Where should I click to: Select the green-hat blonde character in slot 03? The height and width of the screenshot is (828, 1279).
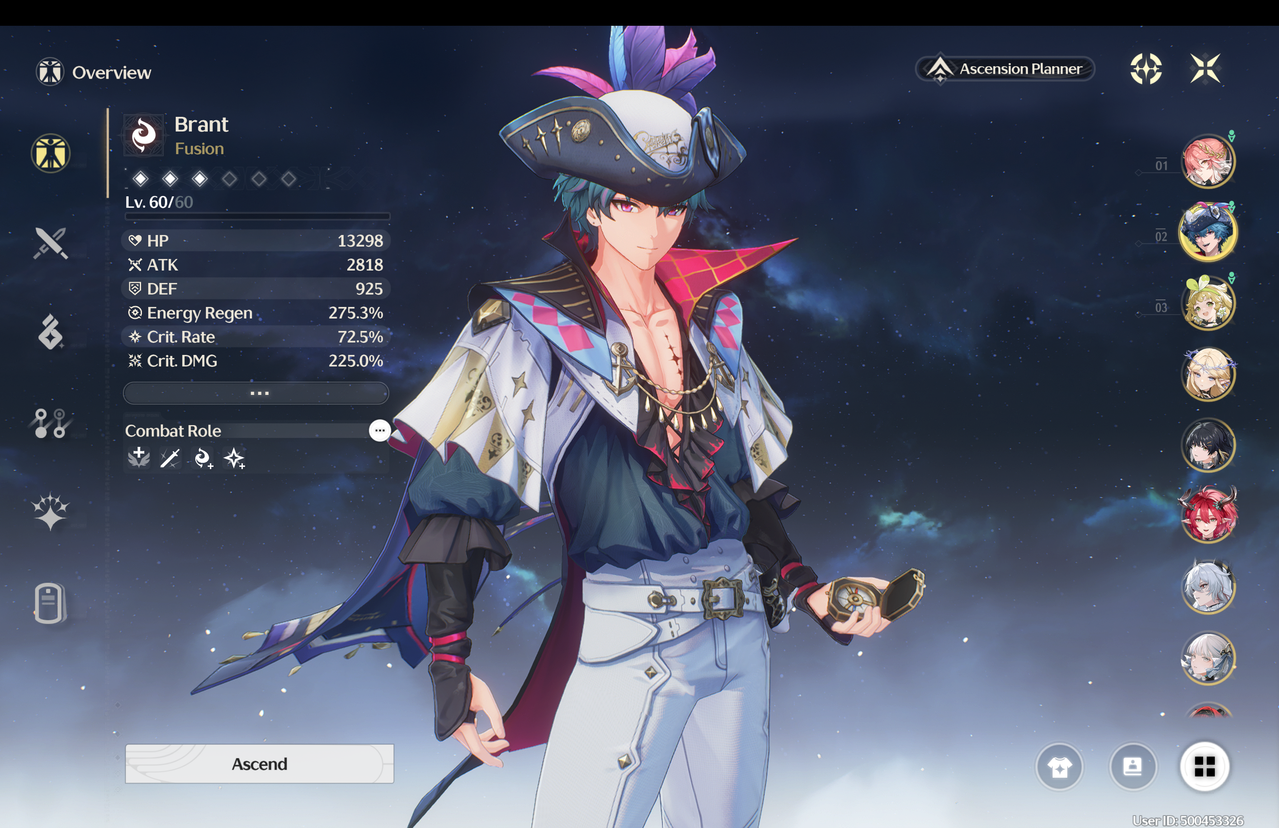[1208, 303]
